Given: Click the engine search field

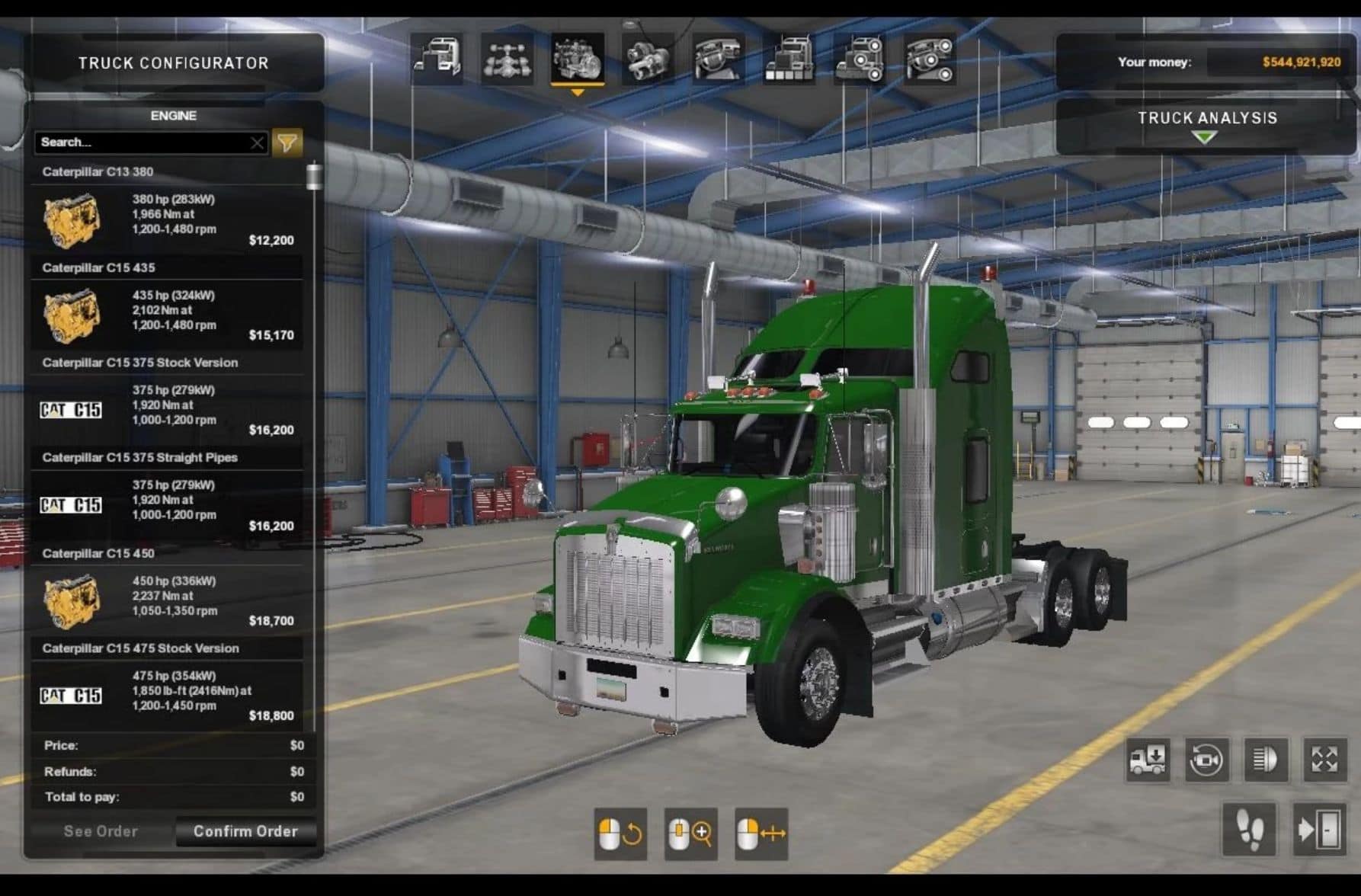Looking at the screenshot, I should [141, 142].
